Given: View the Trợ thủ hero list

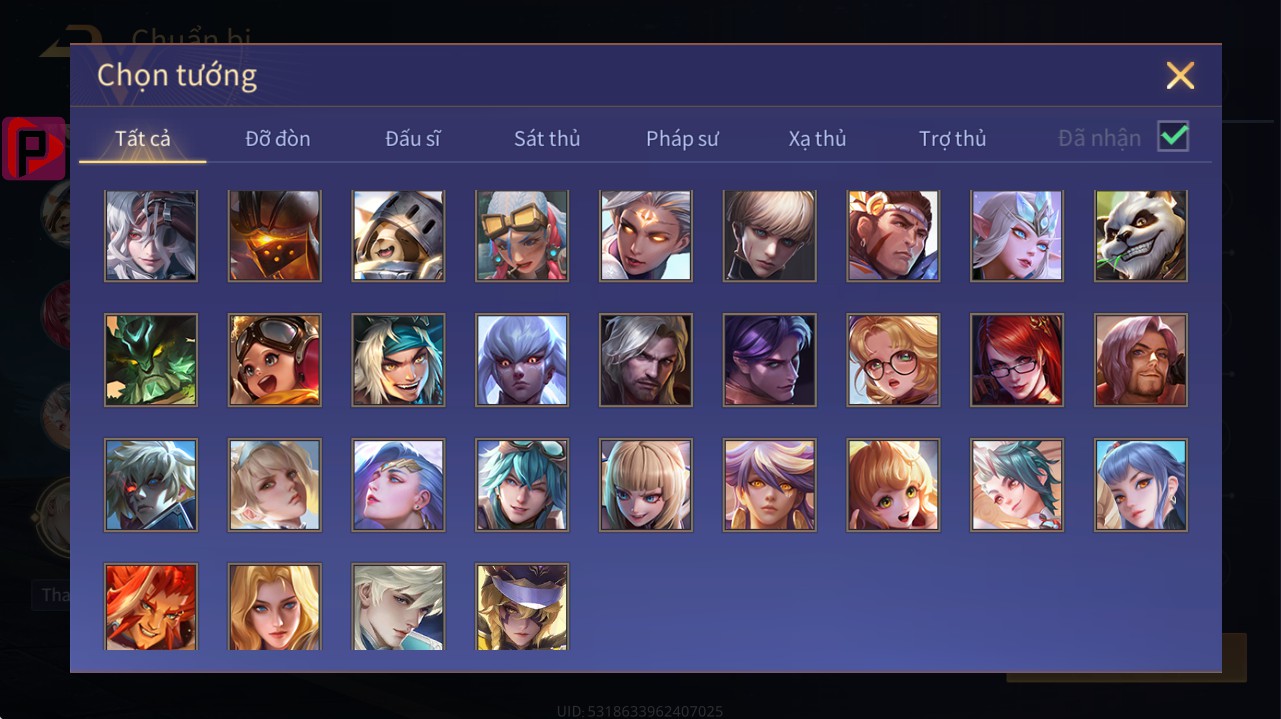Looking at the screenshot, I should coord(952,138).
